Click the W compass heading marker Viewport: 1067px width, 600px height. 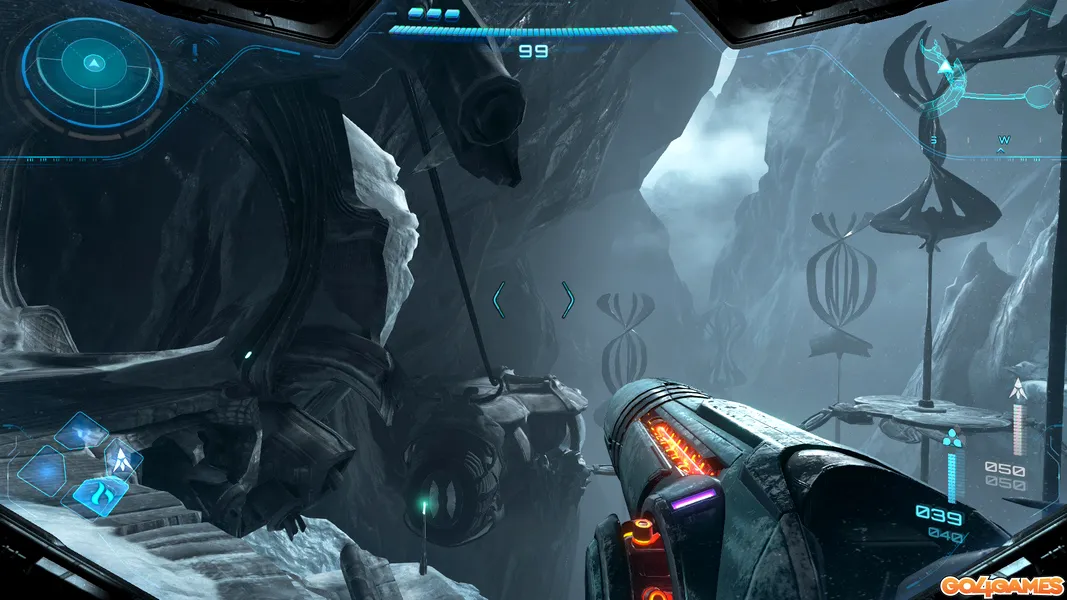click(x=1003, y=140)
